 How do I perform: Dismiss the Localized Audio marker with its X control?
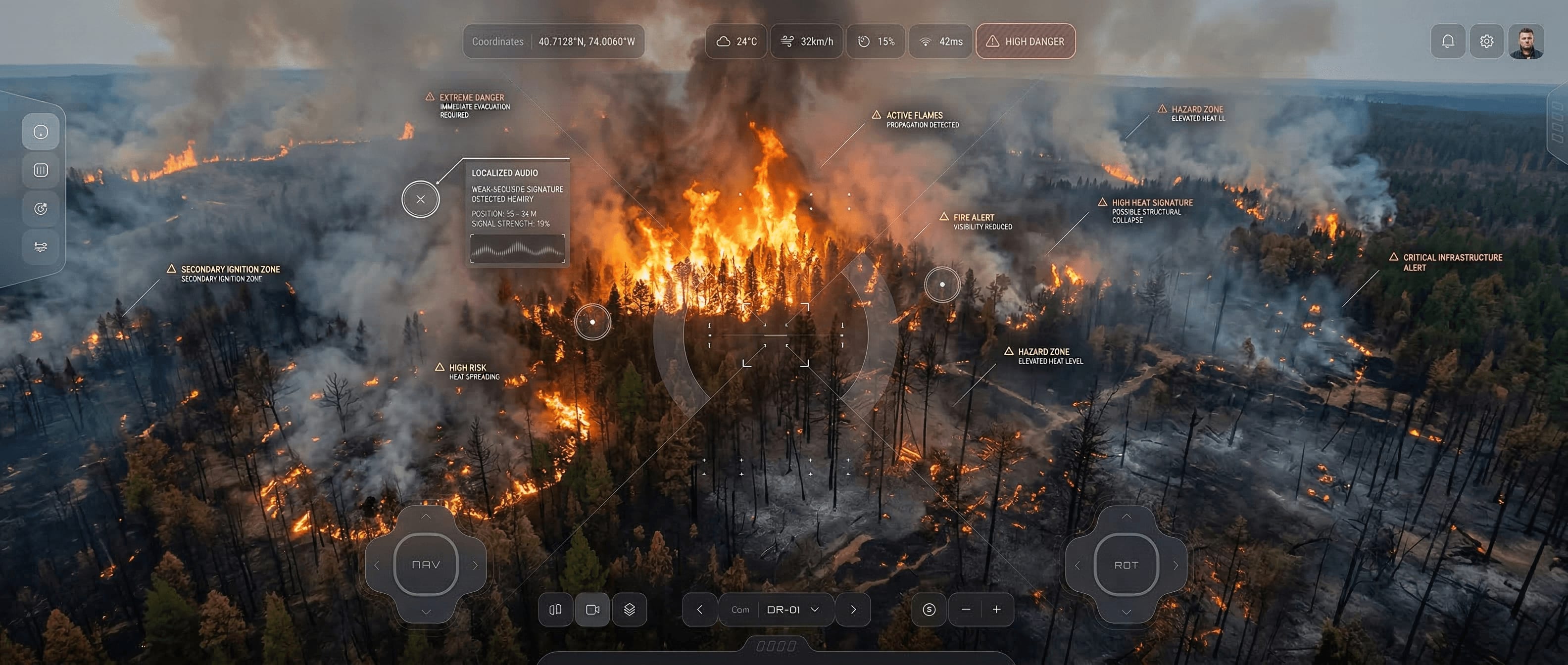point(420,199)
